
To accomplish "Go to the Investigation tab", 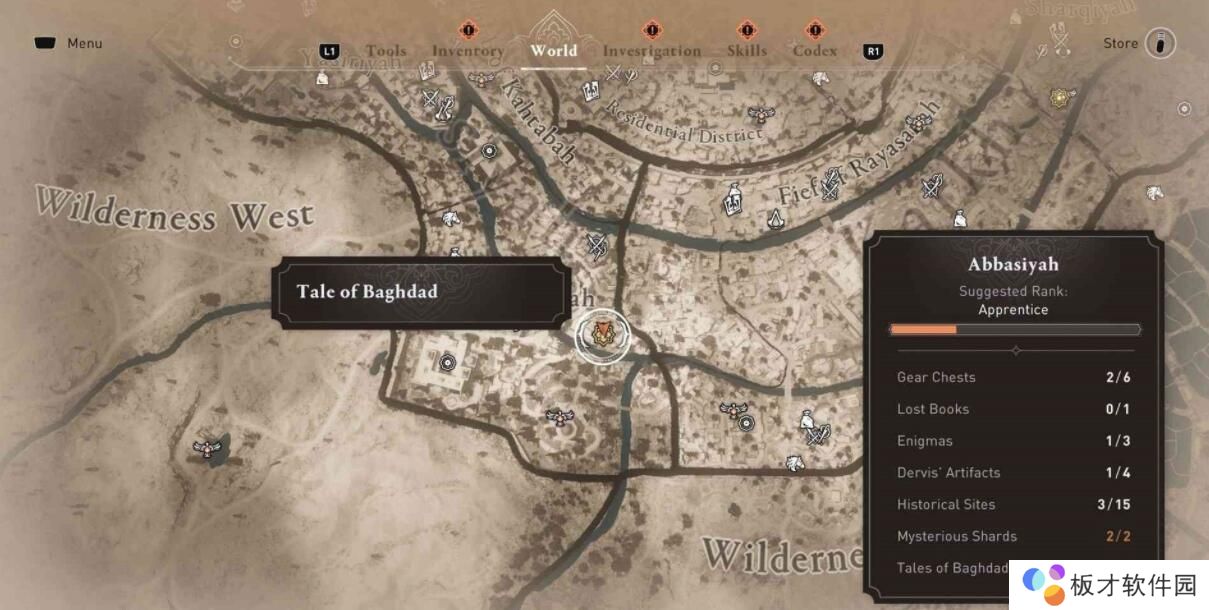I will (651, 51).
